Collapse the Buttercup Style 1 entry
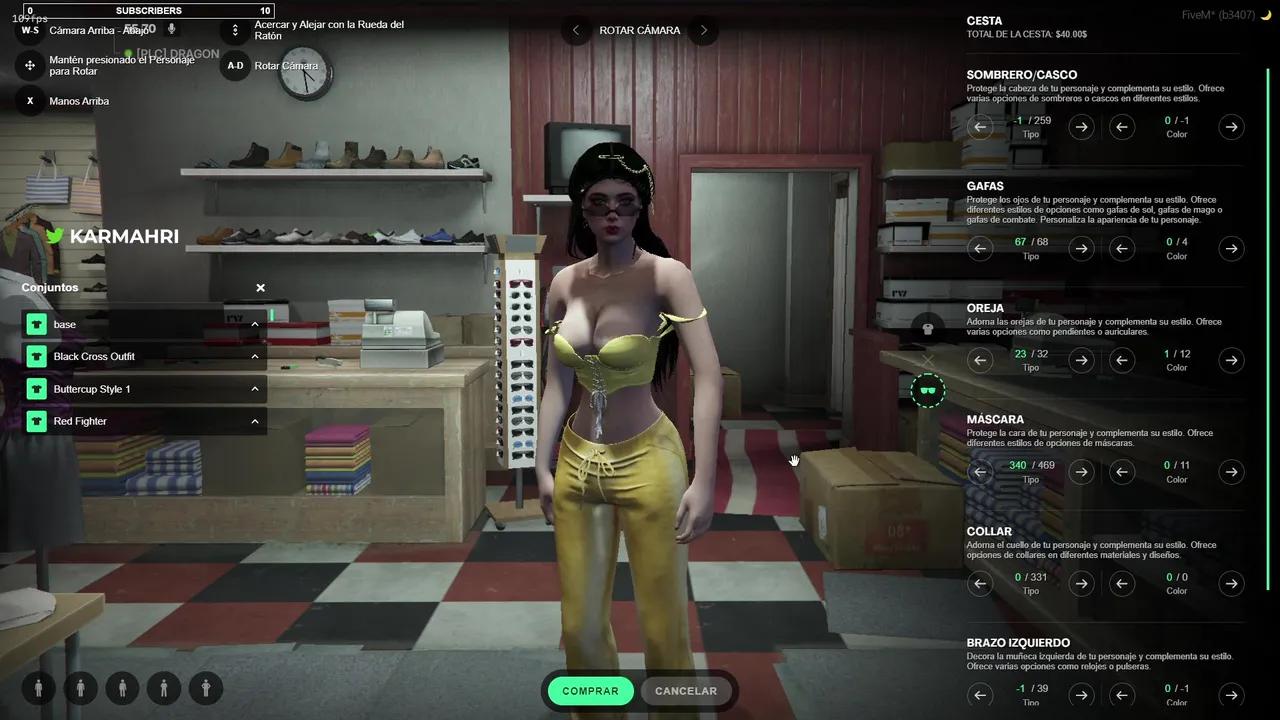The height and width of the screenshot is (720, 1280). [255, 389]
